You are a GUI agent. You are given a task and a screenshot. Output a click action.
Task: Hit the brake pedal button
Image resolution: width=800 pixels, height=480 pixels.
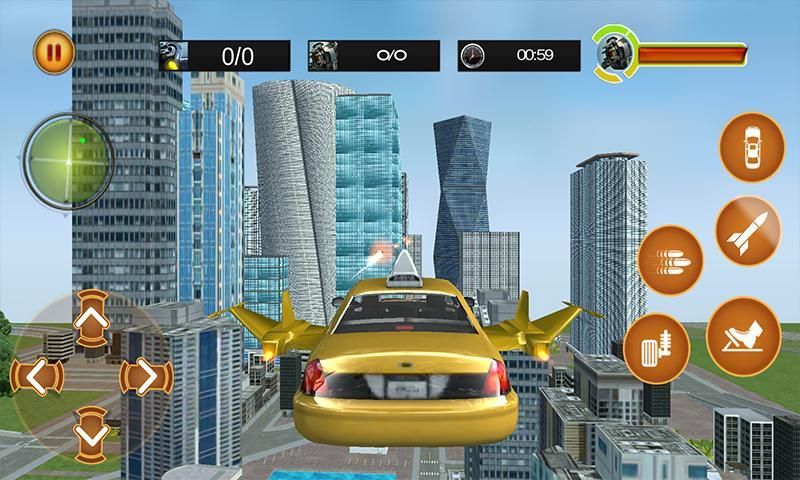pyautogui.click(x=657, y=346)
